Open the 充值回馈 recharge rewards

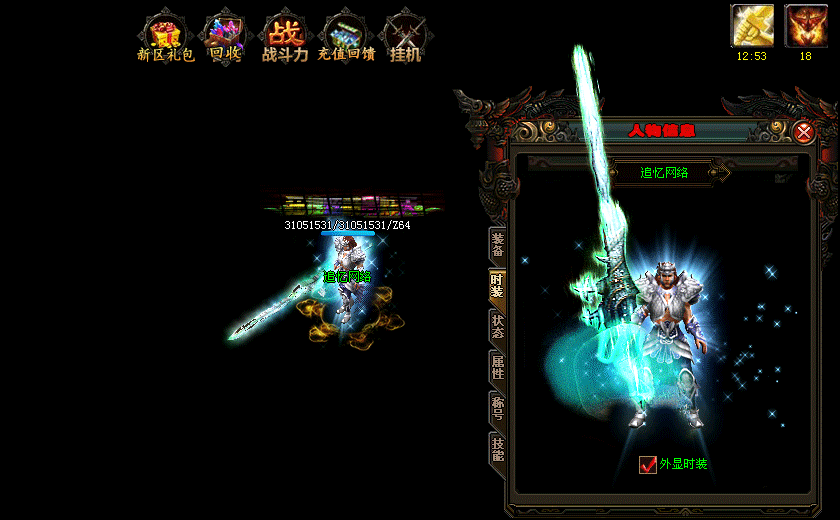(345, 37)
